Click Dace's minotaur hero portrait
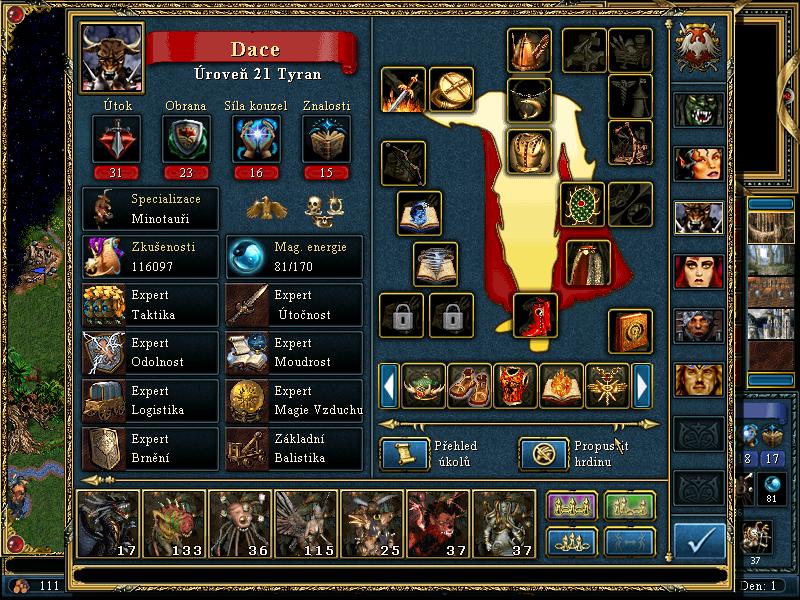 112,57
